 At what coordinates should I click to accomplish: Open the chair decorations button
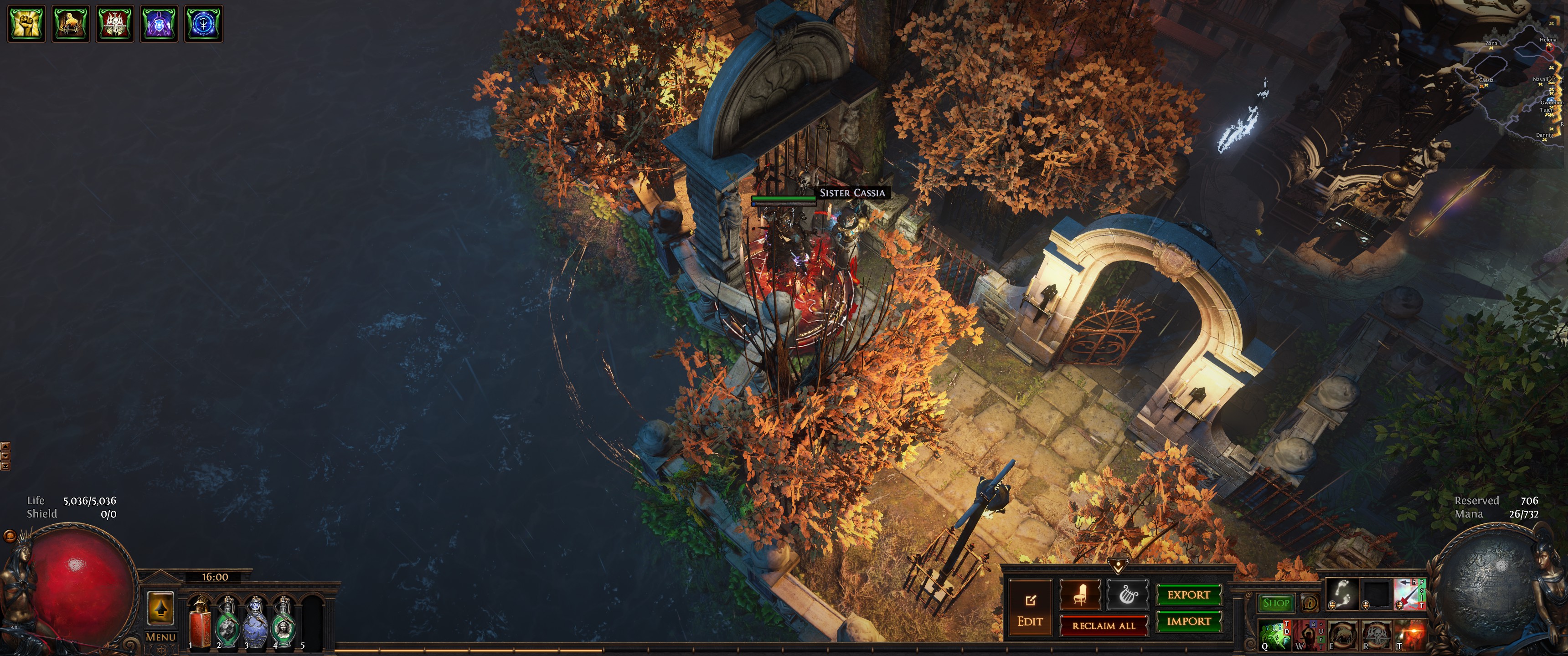point(1080,595)
